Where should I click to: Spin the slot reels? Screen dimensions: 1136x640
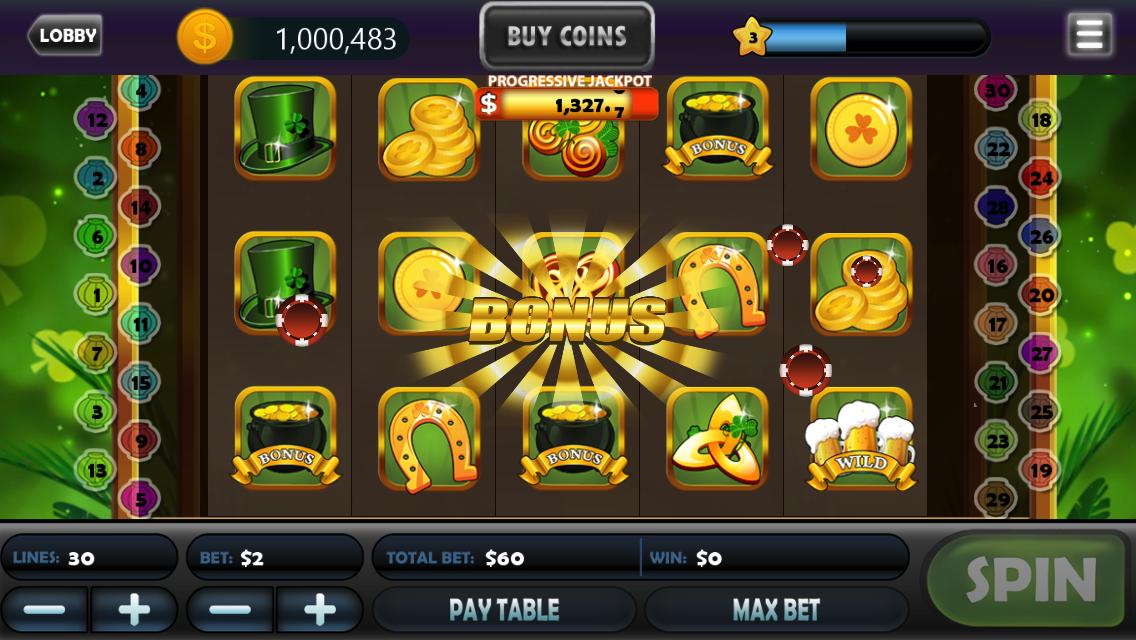(x=1030, y=580)
